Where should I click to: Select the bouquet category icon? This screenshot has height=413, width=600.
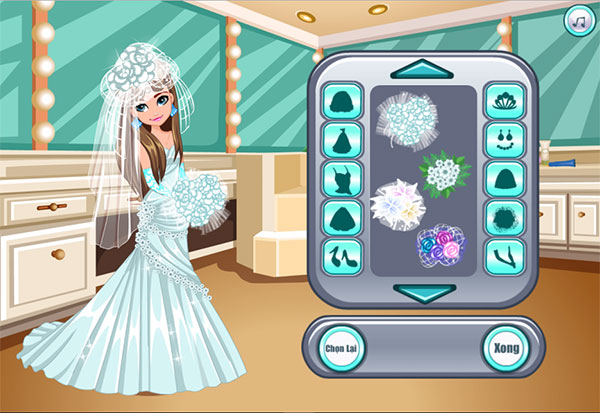pos(503,217)
